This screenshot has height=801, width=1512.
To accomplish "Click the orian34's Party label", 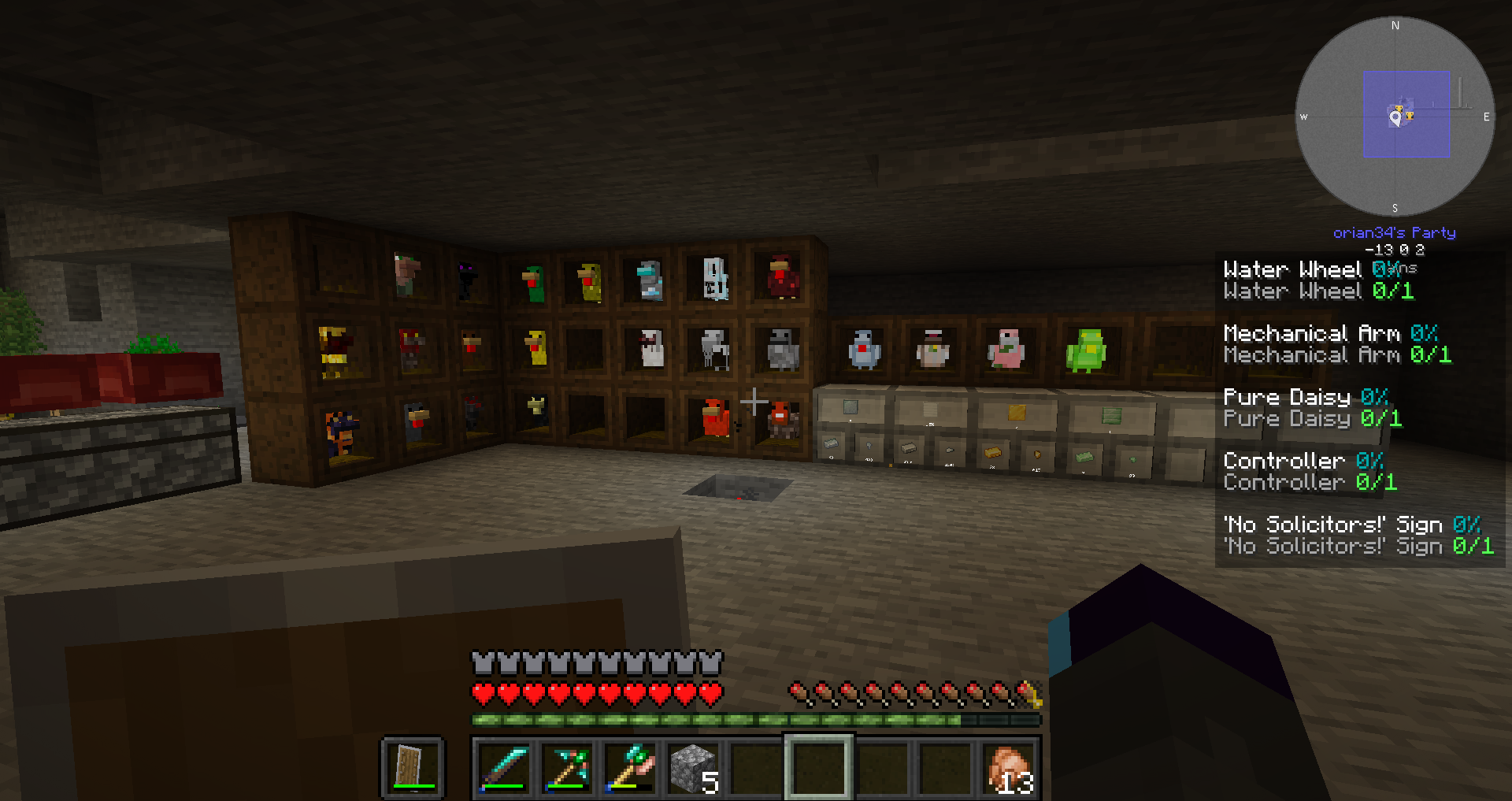I will click(x=1394, y=232).
